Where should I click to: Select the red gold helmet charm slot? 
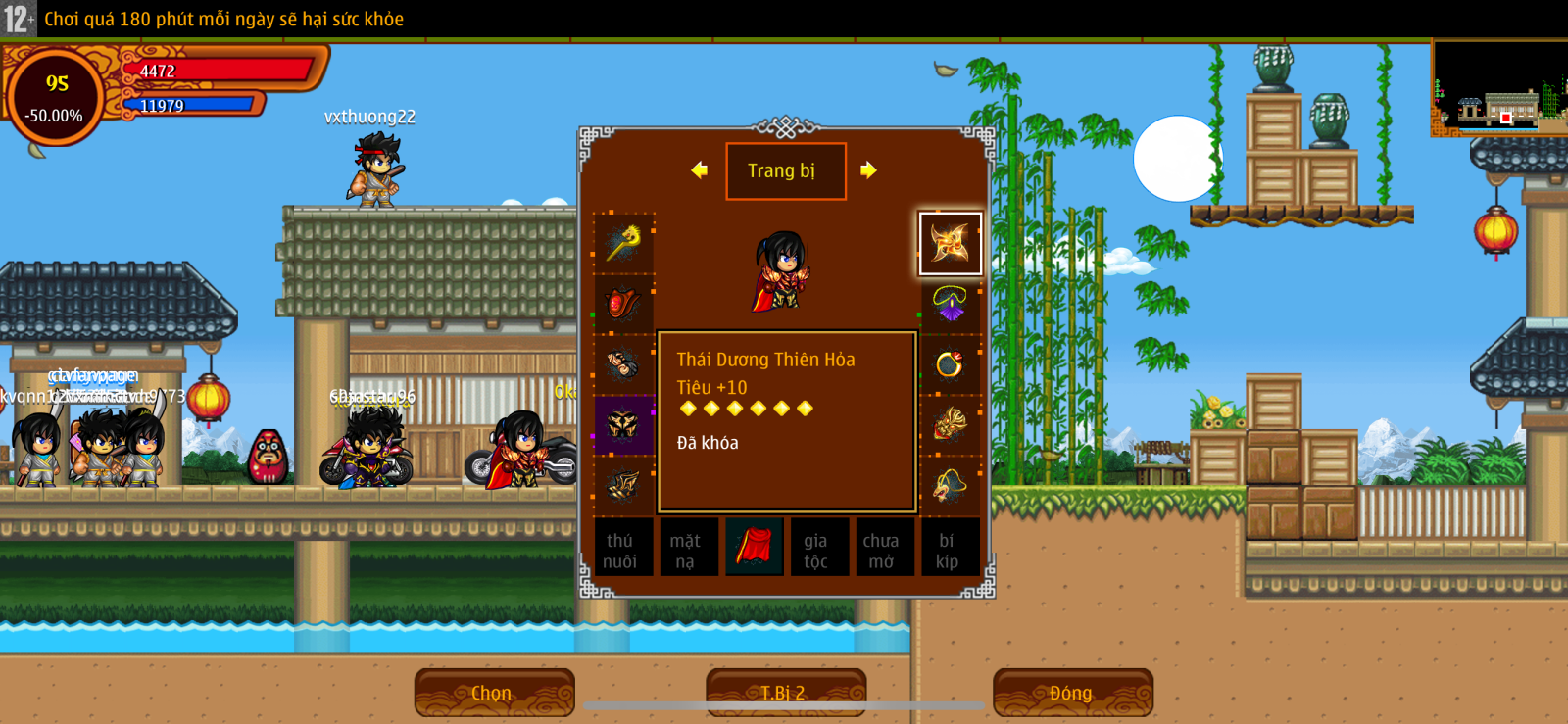pyautogui.click(x=950, y=425)
